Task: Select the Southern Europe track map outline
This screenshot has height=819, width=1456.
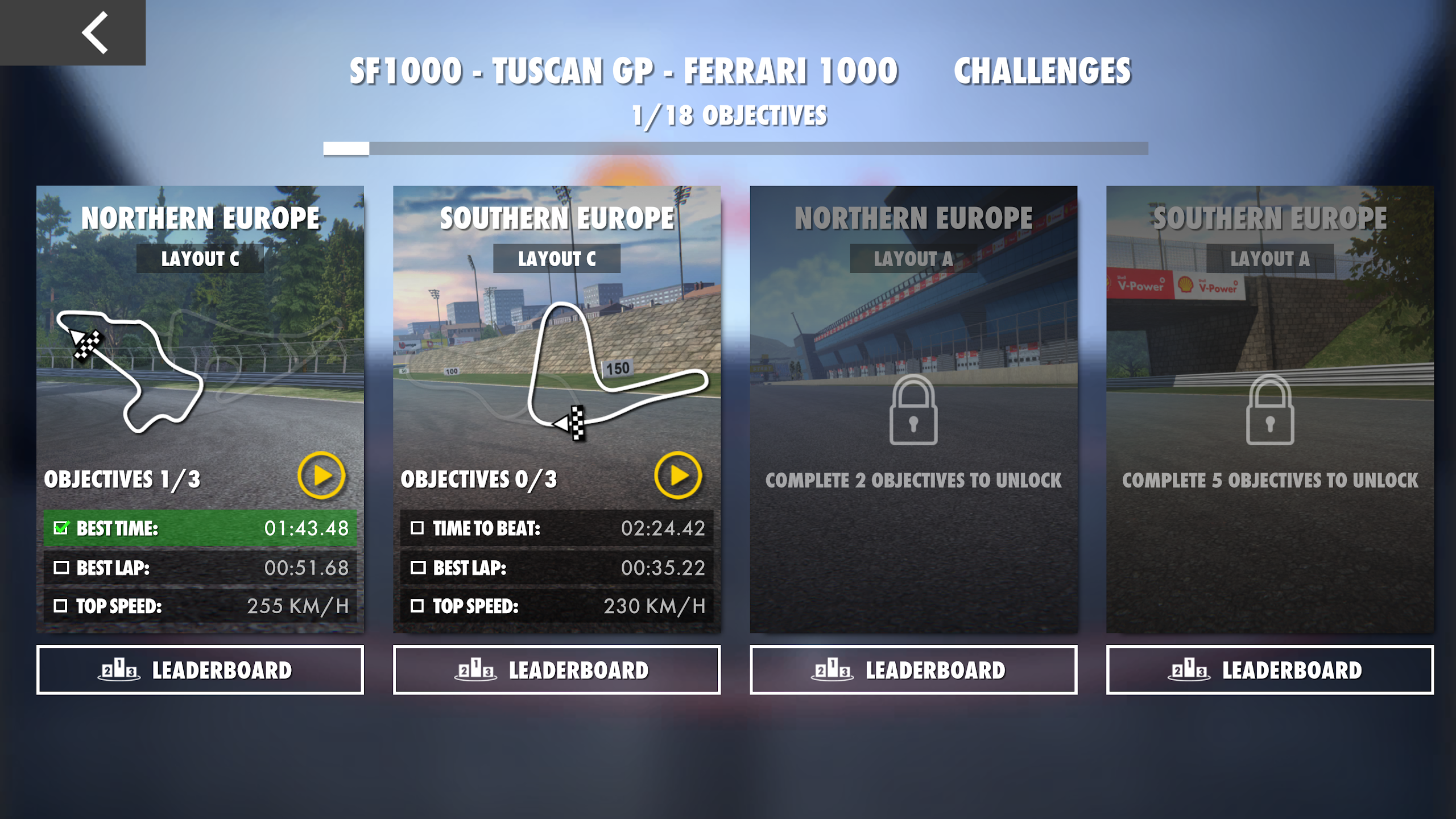Action: point(569,370)
